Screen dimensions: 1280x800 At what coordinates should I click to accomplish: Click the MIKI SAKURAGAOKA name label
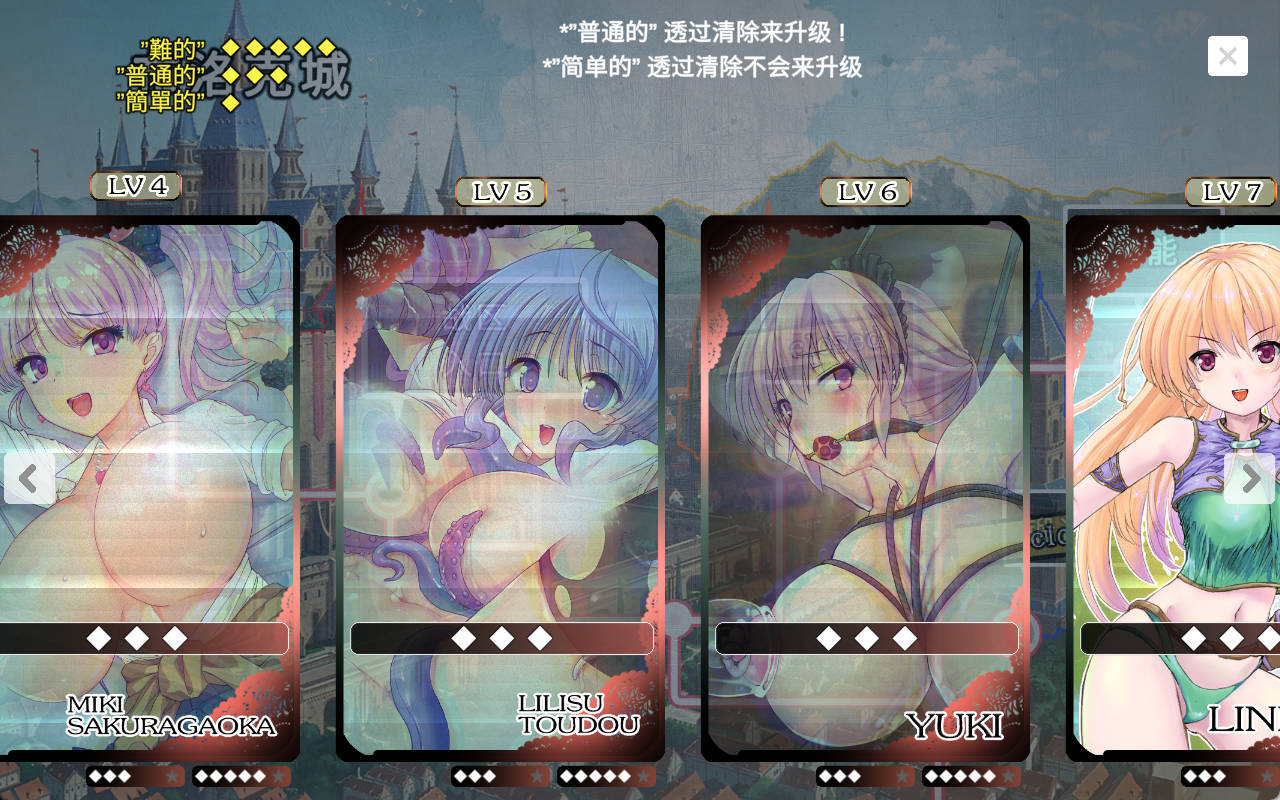tap(170, 717)
